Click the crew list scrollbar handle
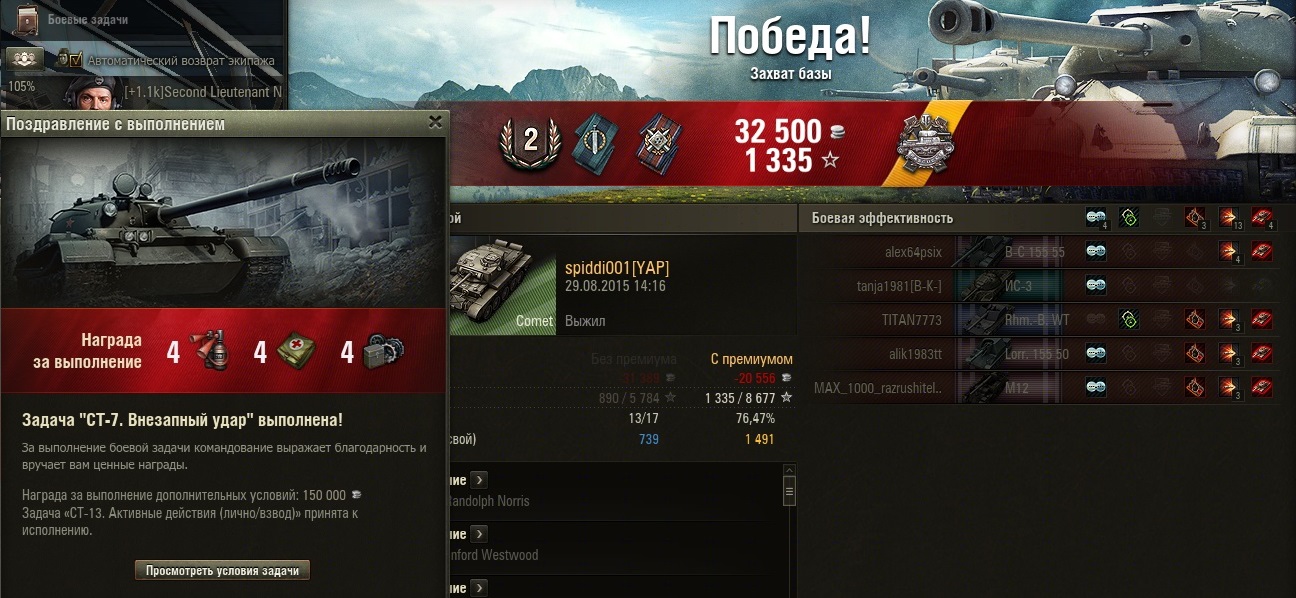Viewport: 1296px width, 598px height. pyautogui.click(x=789, y=491)
